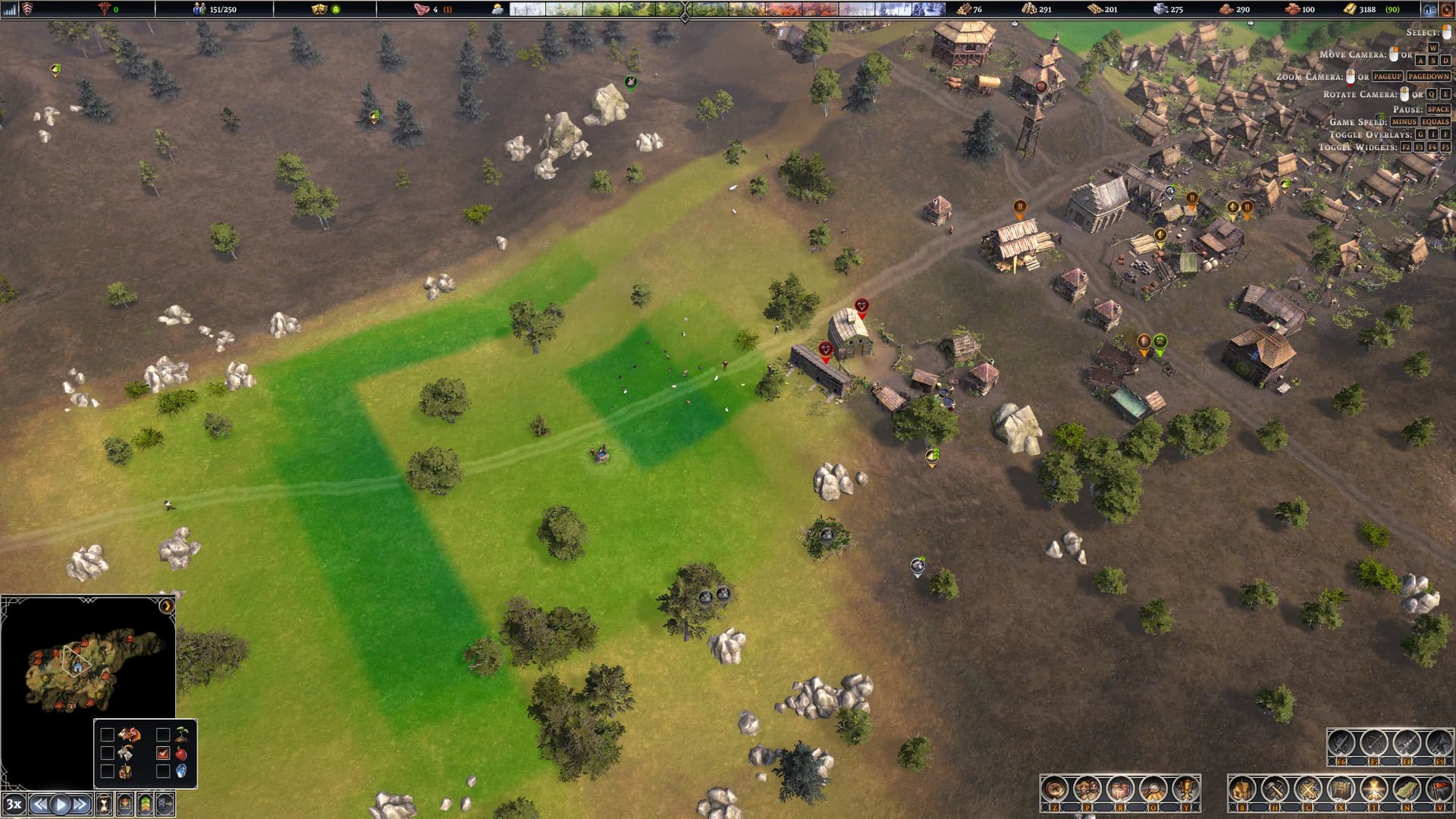This screenshot has width=1456, height=819.
Task: Collapse the minimap with the arrow button
Action: click(x=166, y=606)
